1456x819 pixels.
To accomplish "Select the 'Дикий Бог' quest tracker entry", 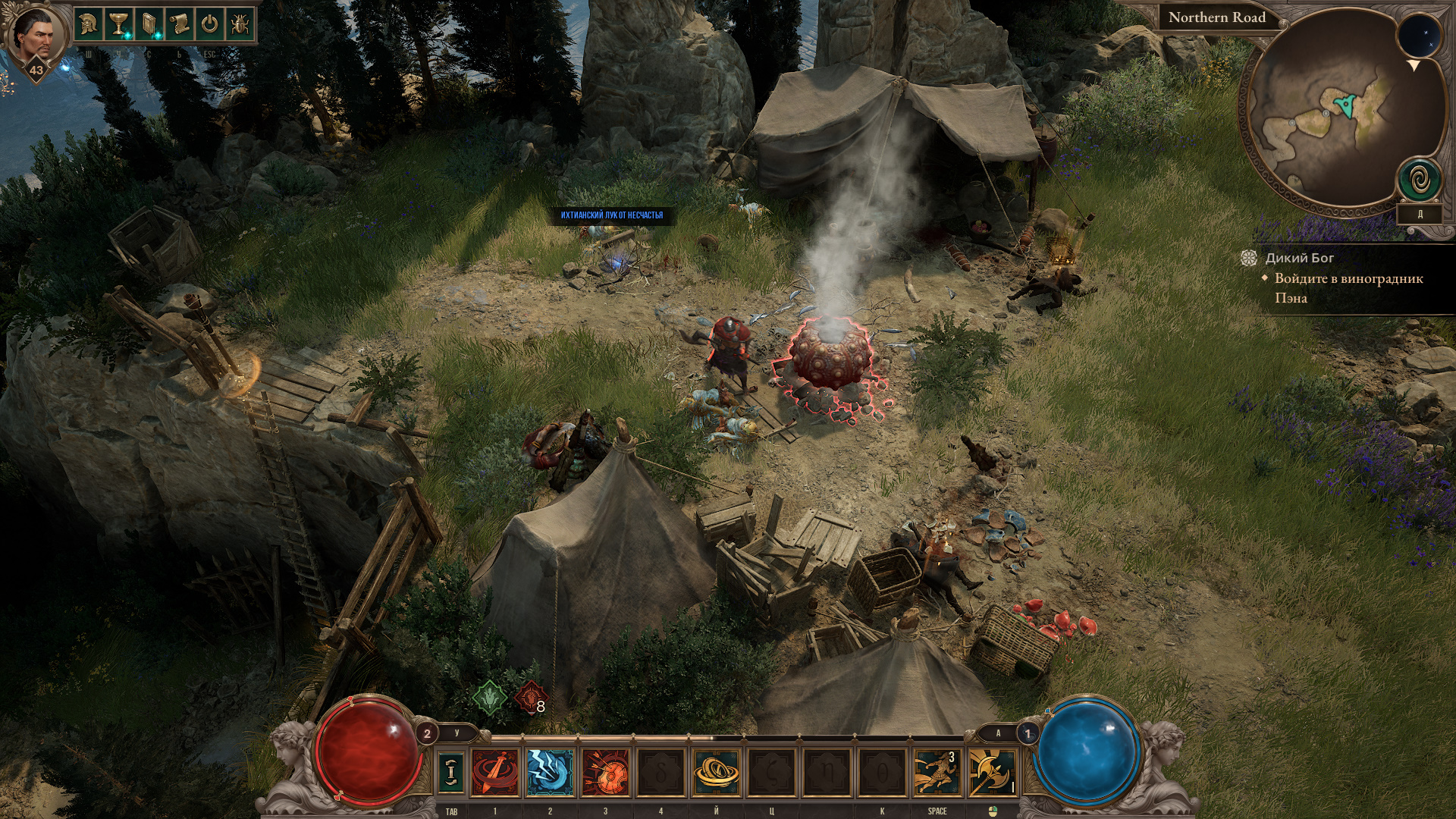I will 1299,258.
